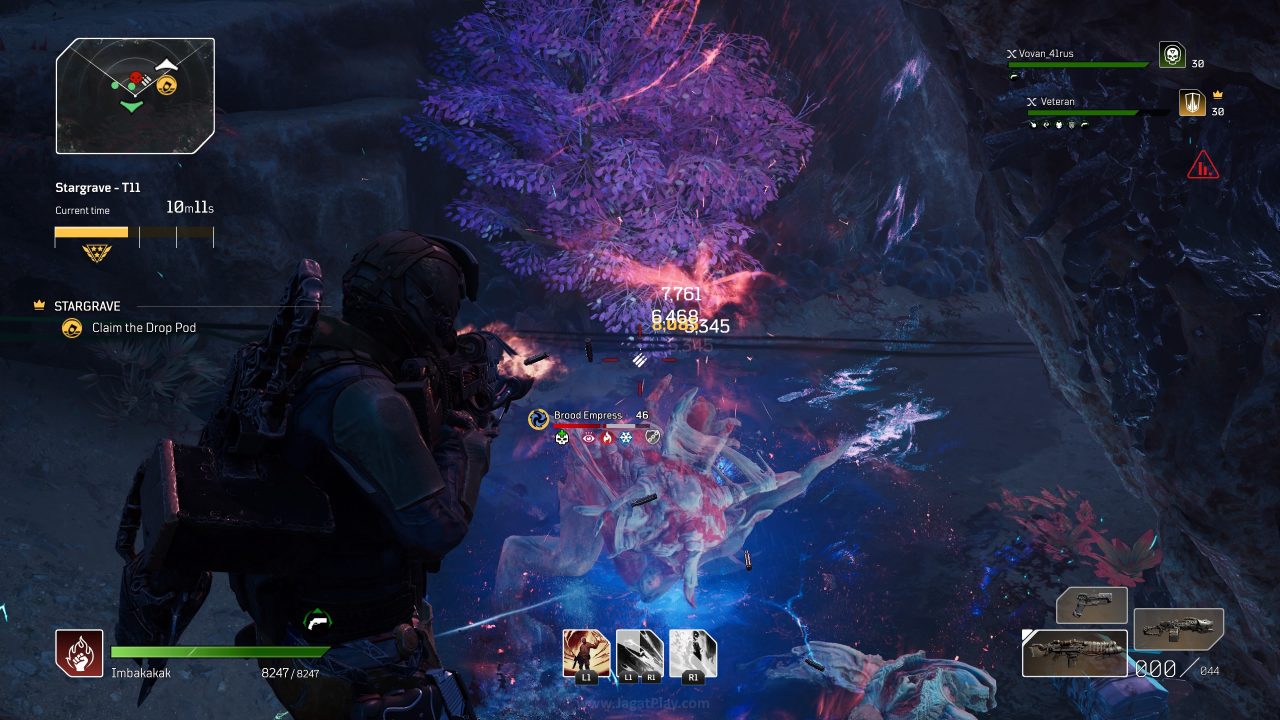Click the Brood Empress faction emblem
Screen dimensions: 1280x720
click(538, 418)
